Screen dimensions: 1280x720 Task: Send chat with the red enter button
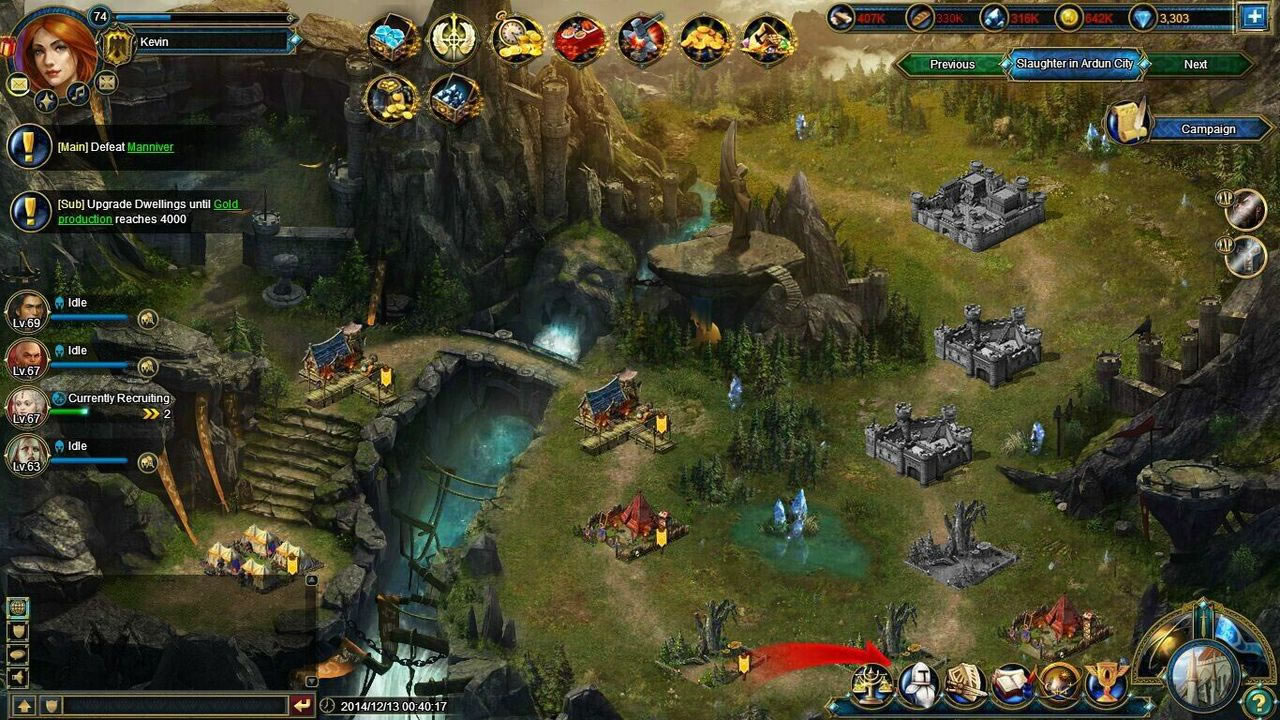coord(302,705)
